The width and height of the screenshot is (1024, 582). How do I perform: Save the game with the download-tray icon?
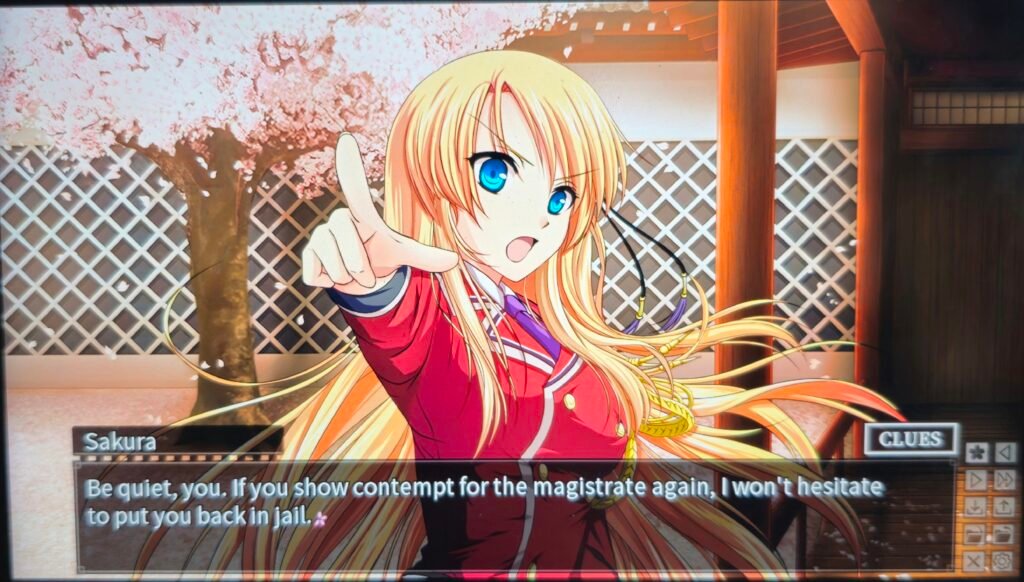tap(977, 507)
